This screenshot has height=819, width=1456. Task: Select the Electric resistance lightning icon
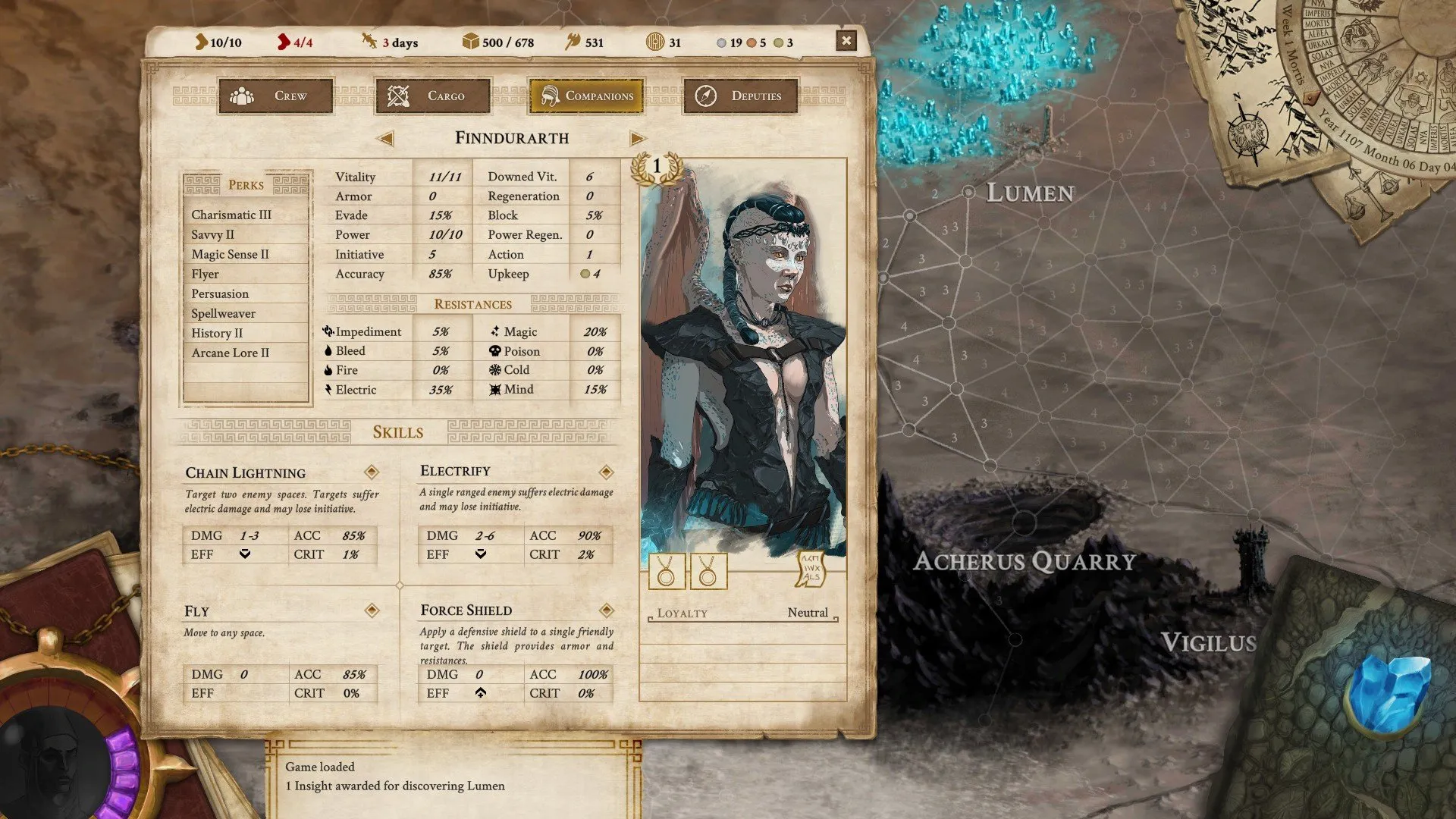[329, 389]
